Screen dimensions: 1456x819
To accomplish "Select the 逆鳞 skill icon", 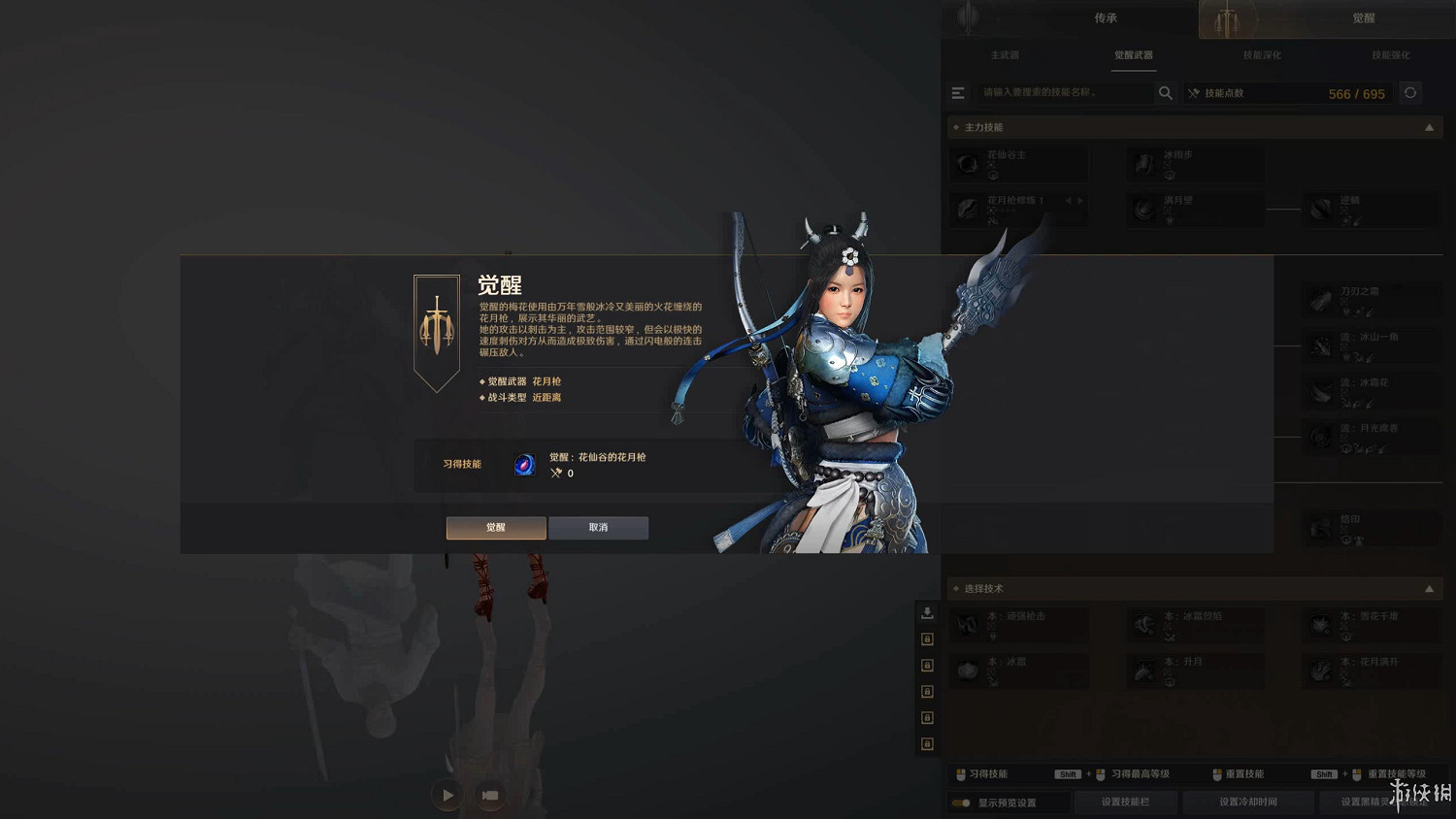I will (x=1318, y=207).
